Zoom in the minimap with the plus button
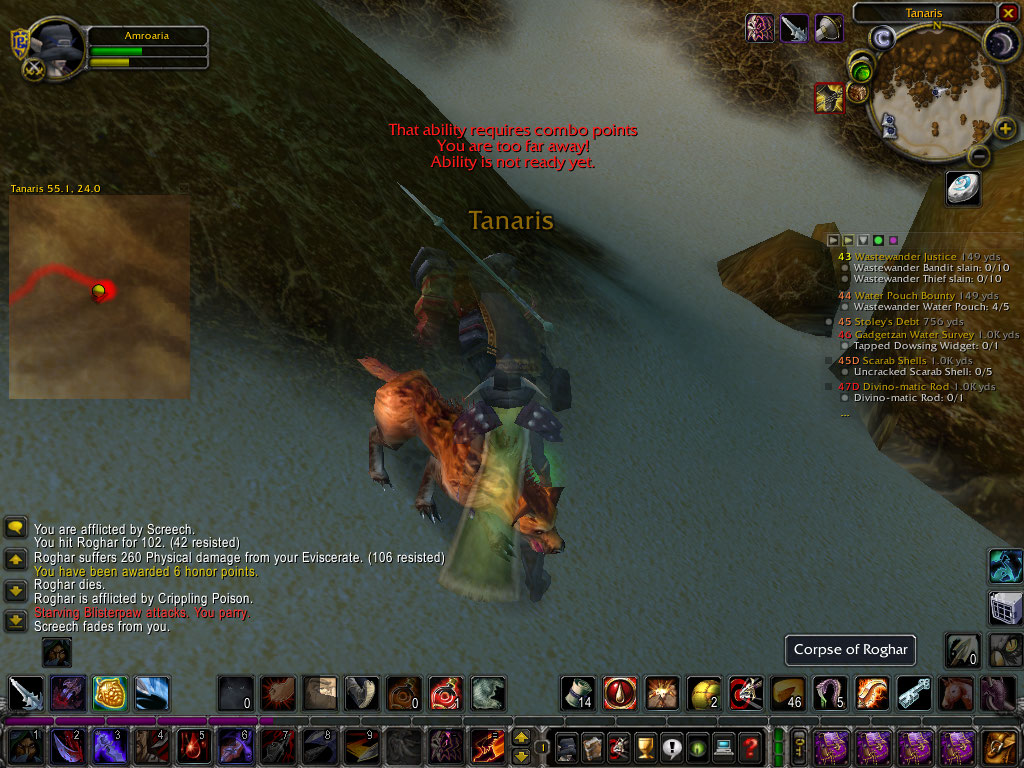This screenshot has height=768, width=1024. click(x=1004, y=129)
